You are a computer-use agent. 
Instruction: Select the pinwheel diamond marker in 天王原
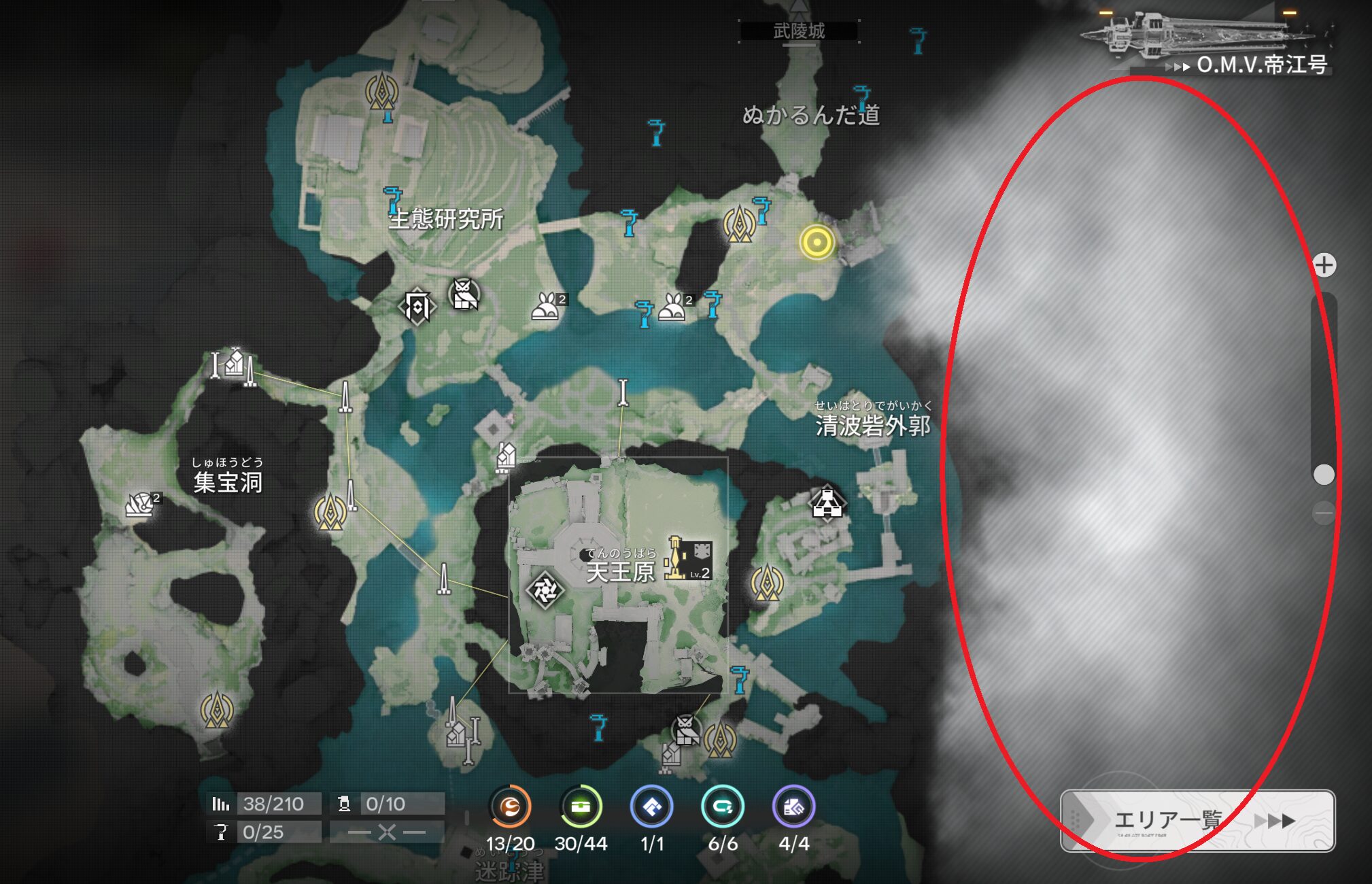pyautogui.click(x=545, y=590)
